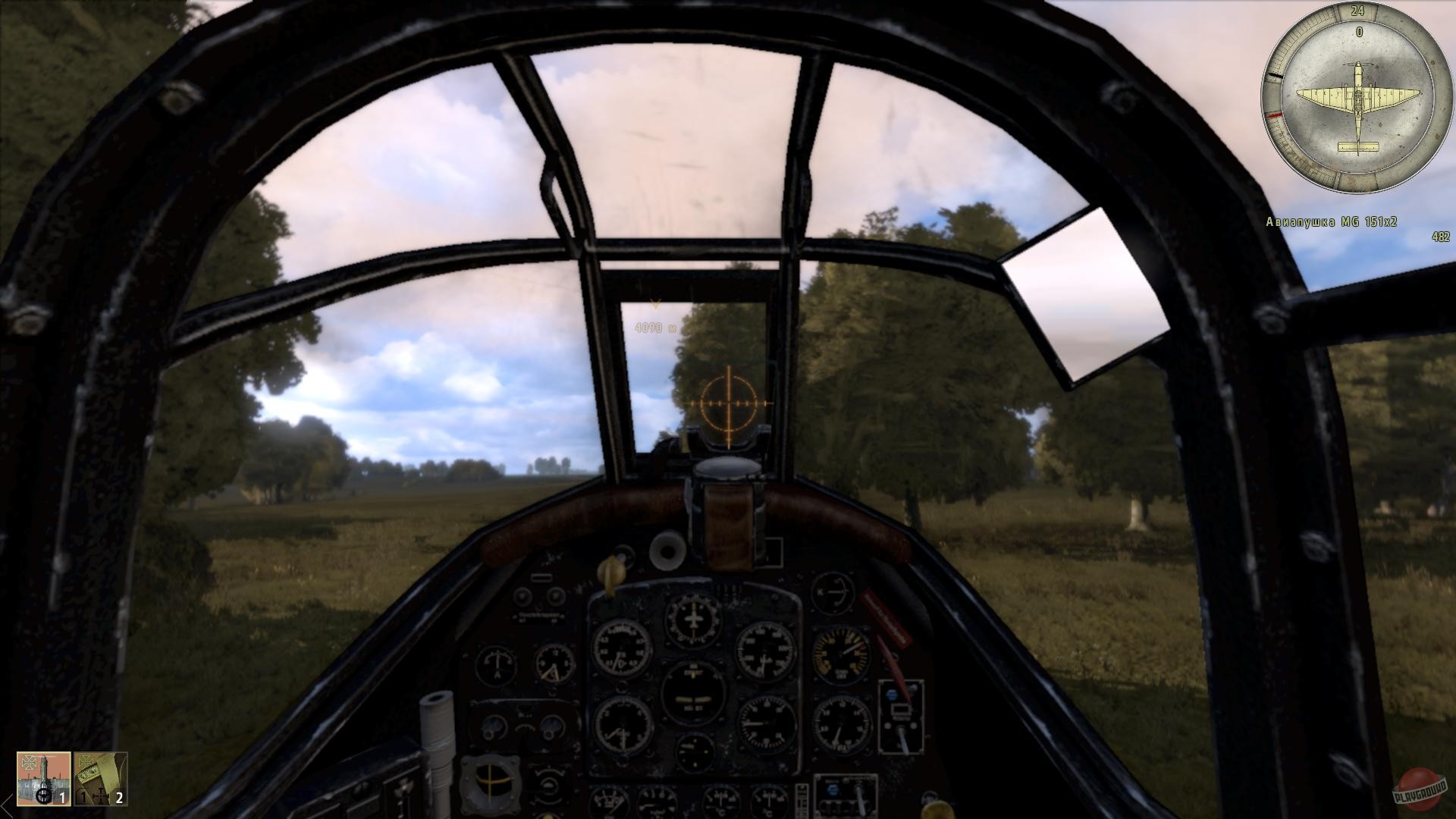Click the red warning placard on the right panel

(885, 618)
